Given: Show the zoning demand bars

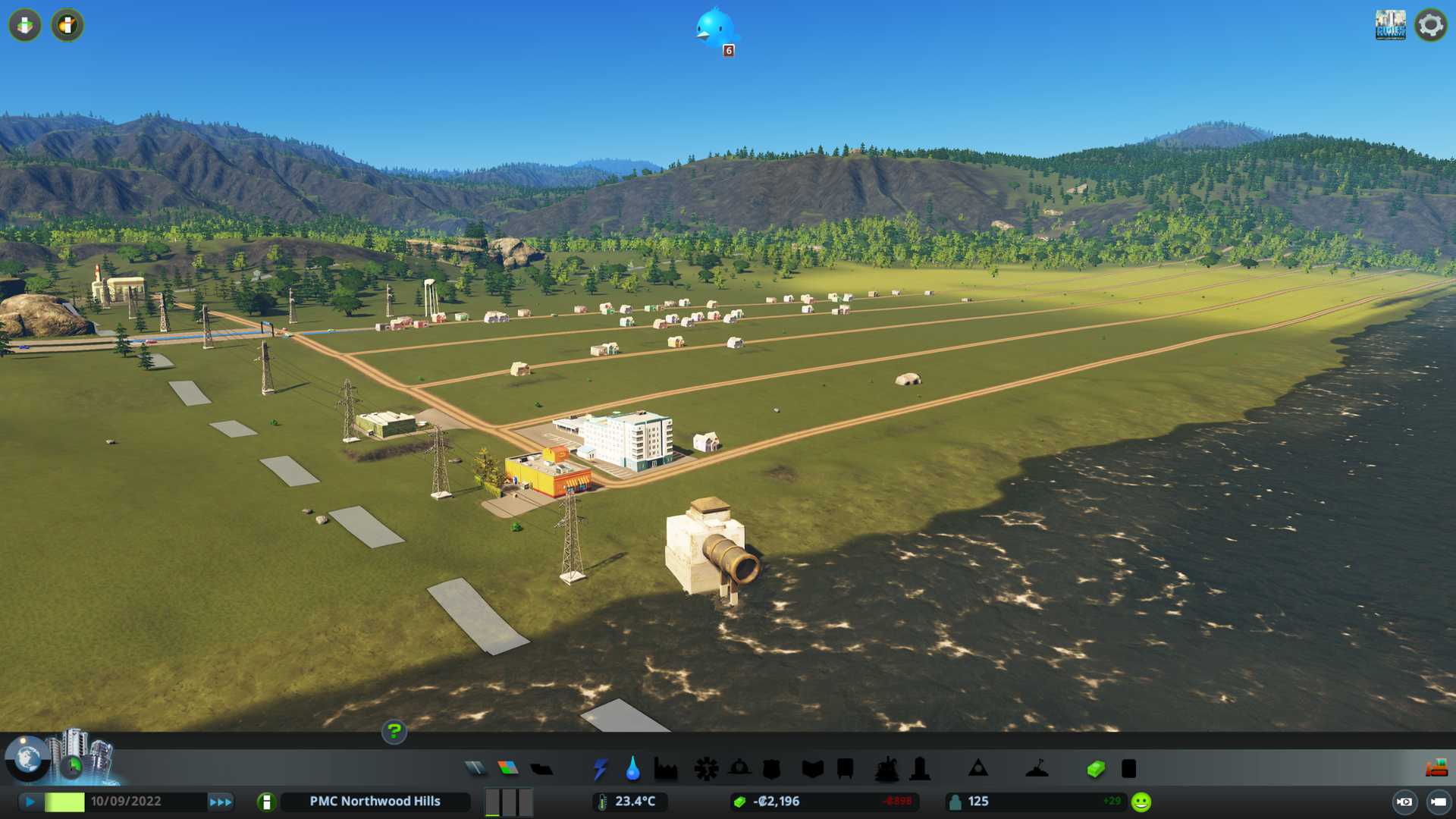Looking at the screenshot, I should click(x=509, y=802).
